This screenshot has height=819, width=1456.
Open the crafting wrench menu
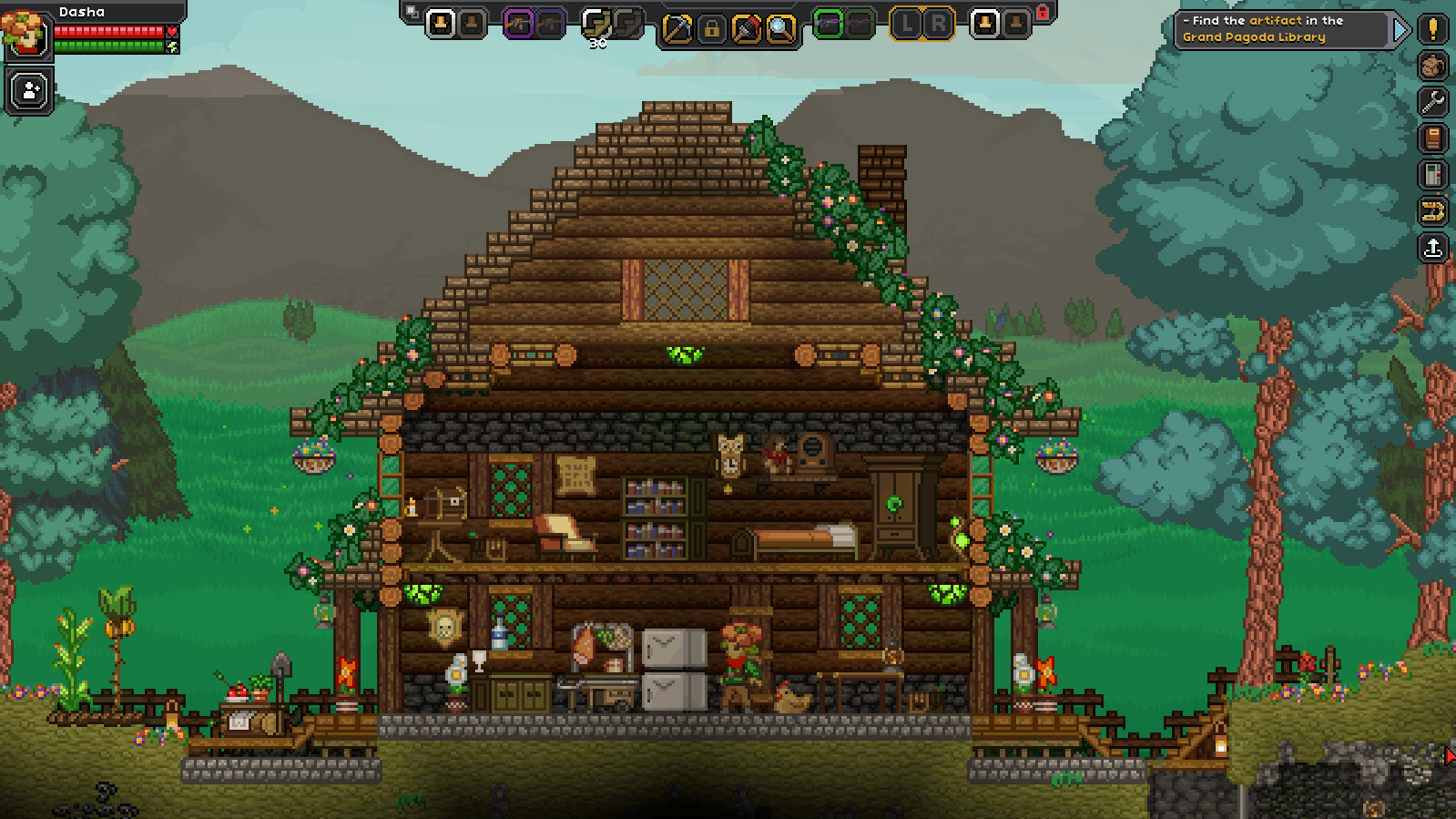[x=1433, y=102]
